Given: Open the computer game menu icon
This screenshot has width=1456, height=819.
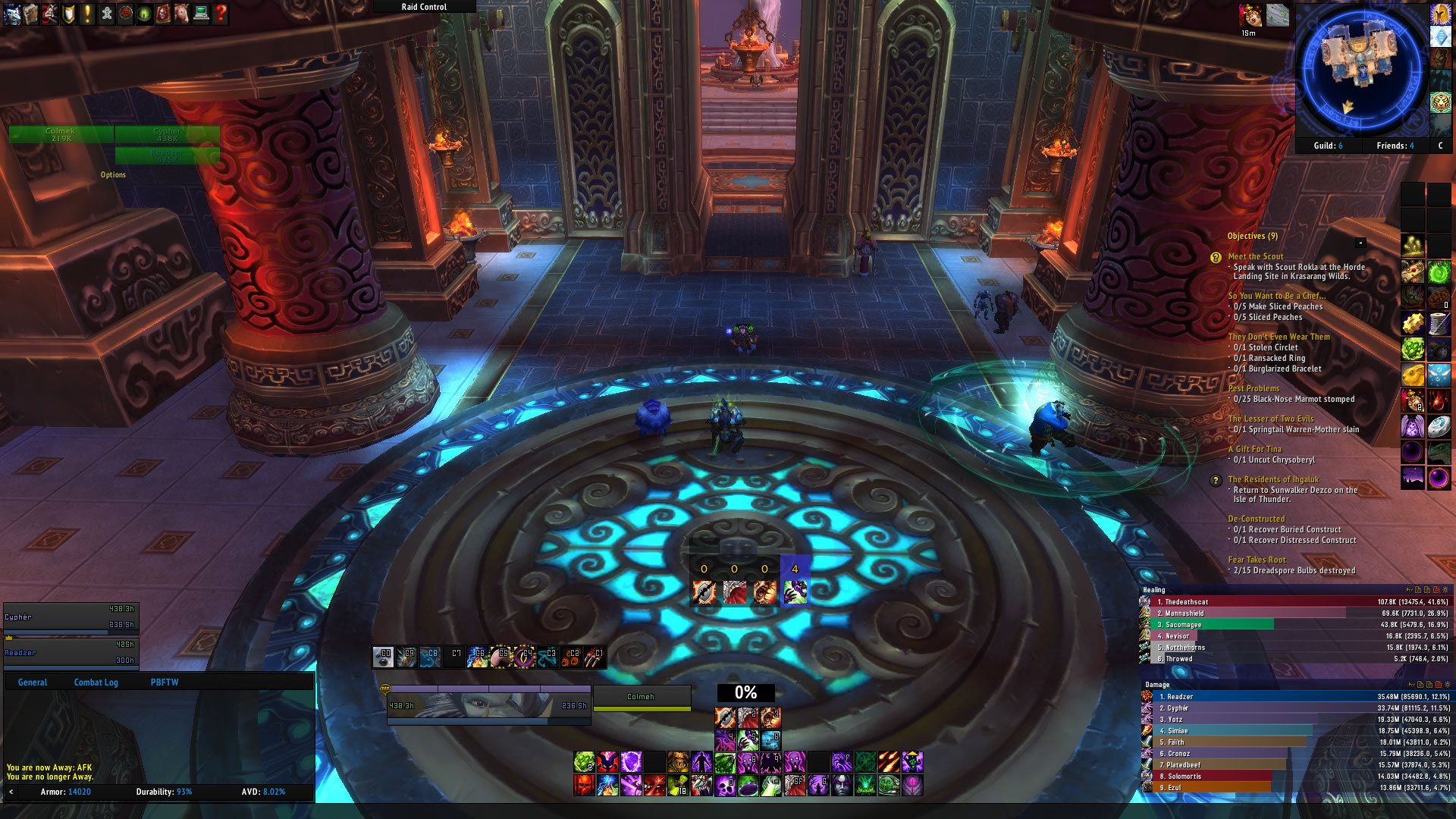Looking at the screenshot, I should pos(201,14).
